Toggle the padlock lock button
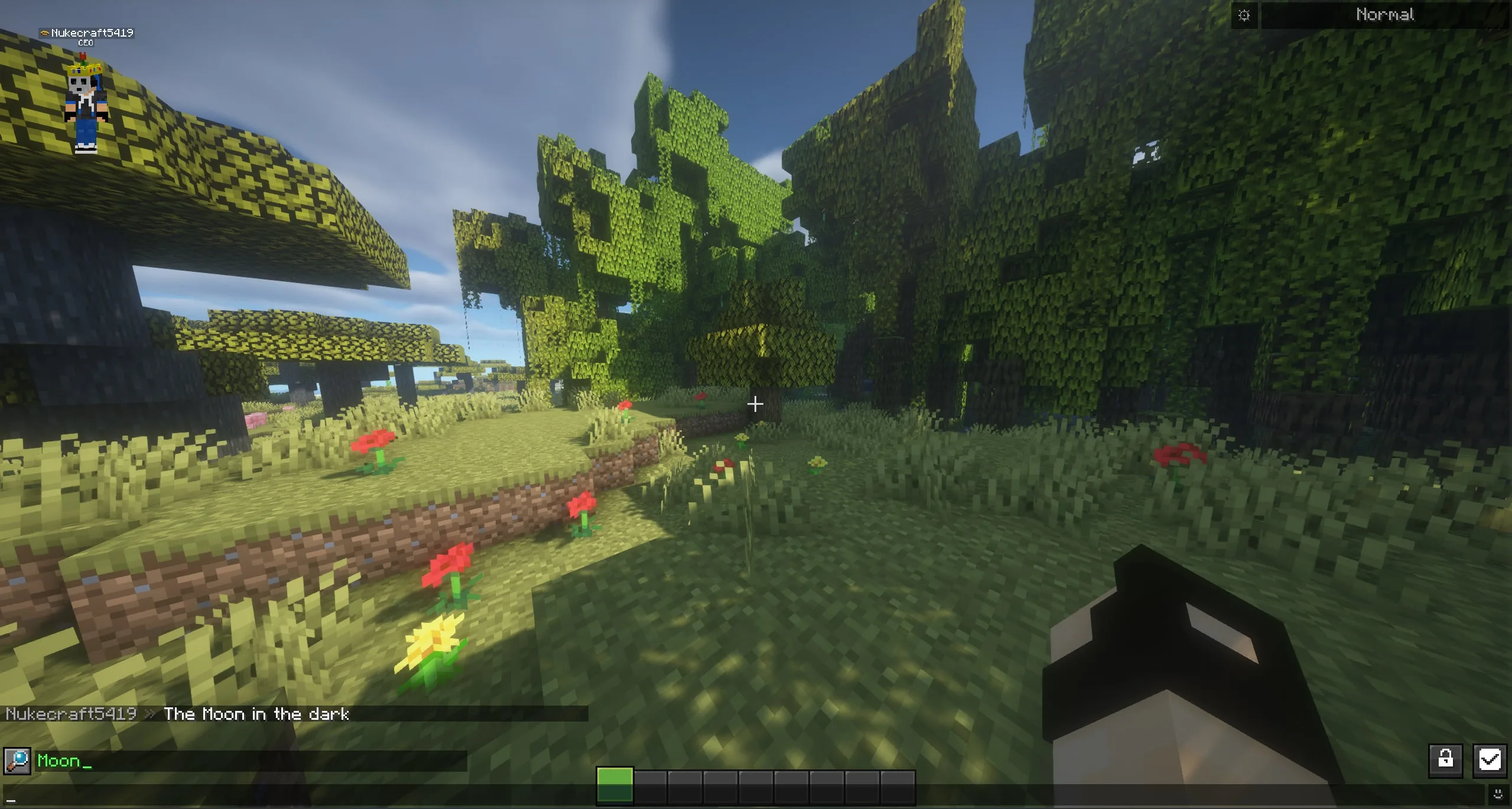 tap(1445, 759)
